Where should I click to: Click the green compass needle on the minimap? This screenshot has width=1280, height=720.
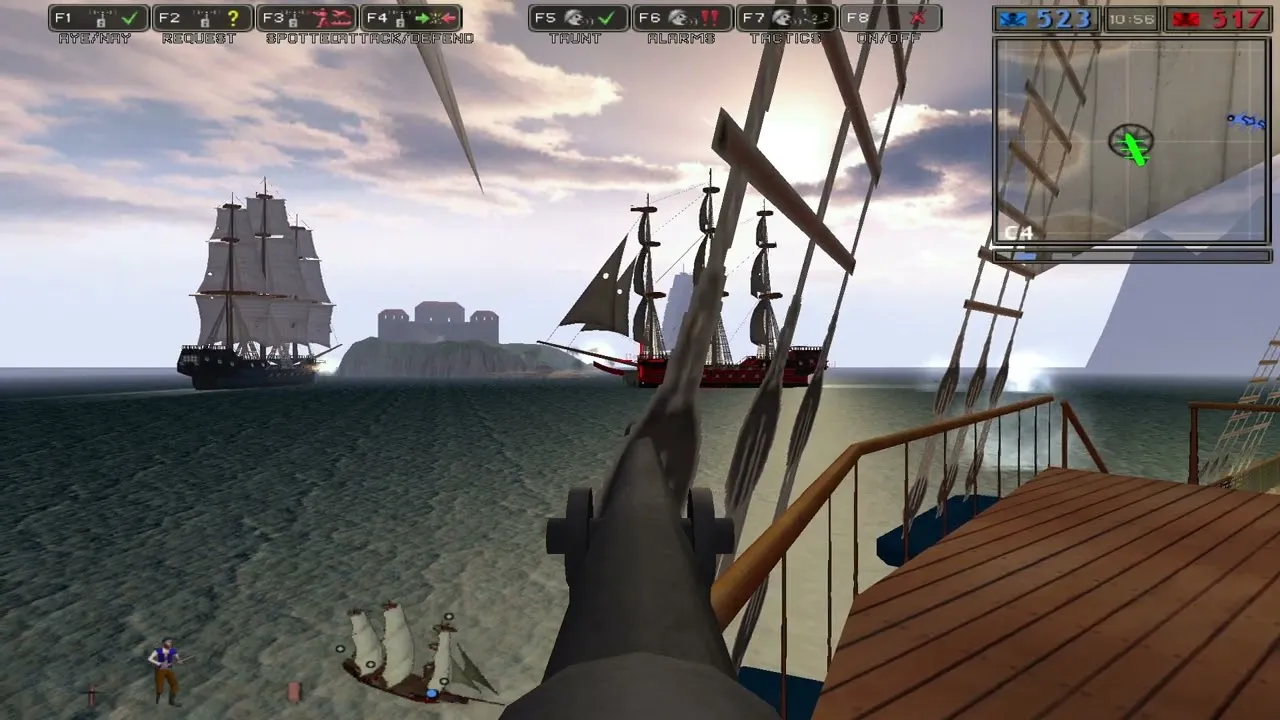pos(1134,150)
